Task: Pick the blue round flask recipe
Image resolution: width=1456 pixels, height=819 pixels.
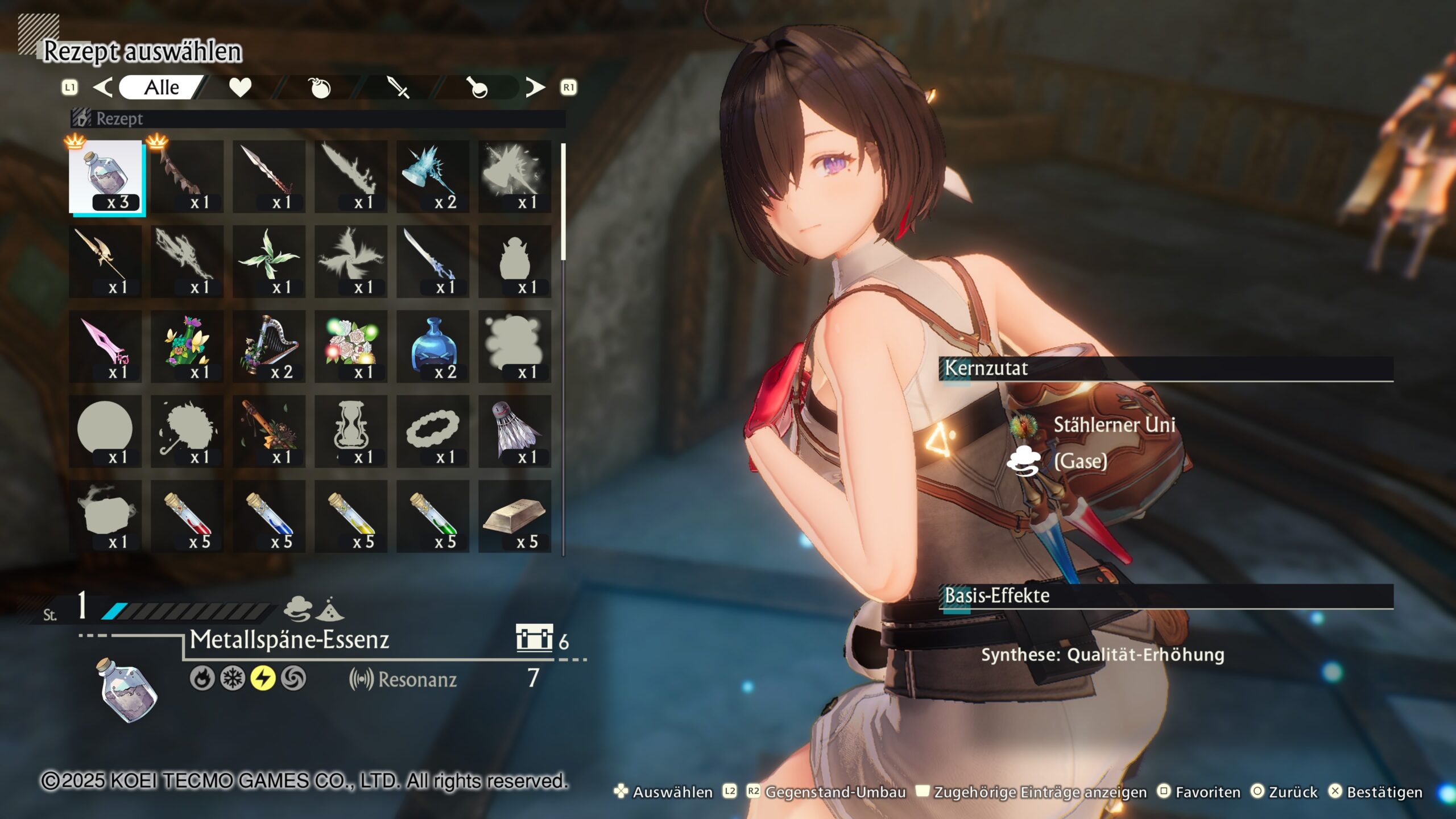Action: [x=433, y=346]
